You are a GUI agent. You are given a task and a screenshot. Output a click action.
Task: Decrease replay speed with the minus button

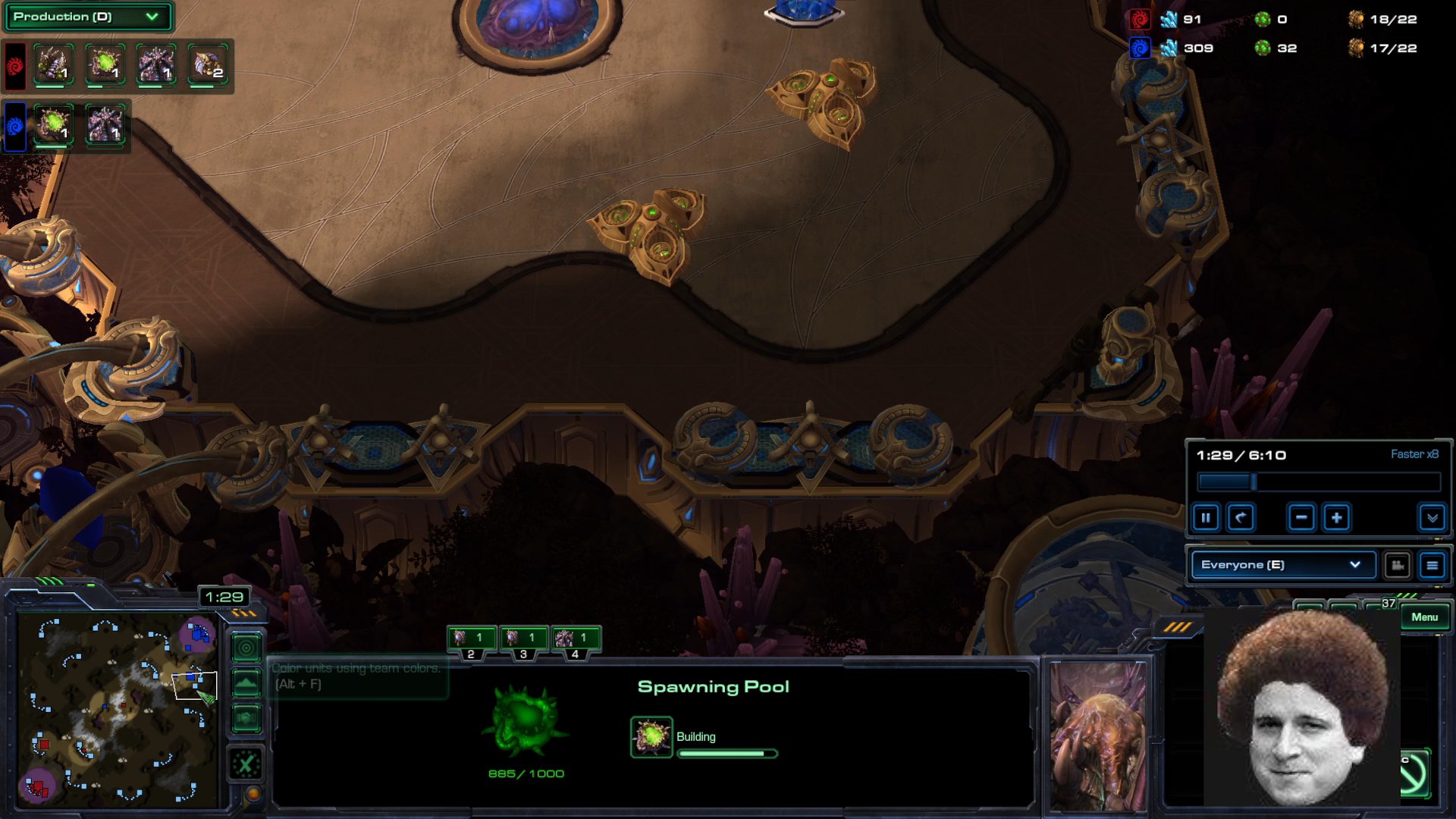point(1302,518)
